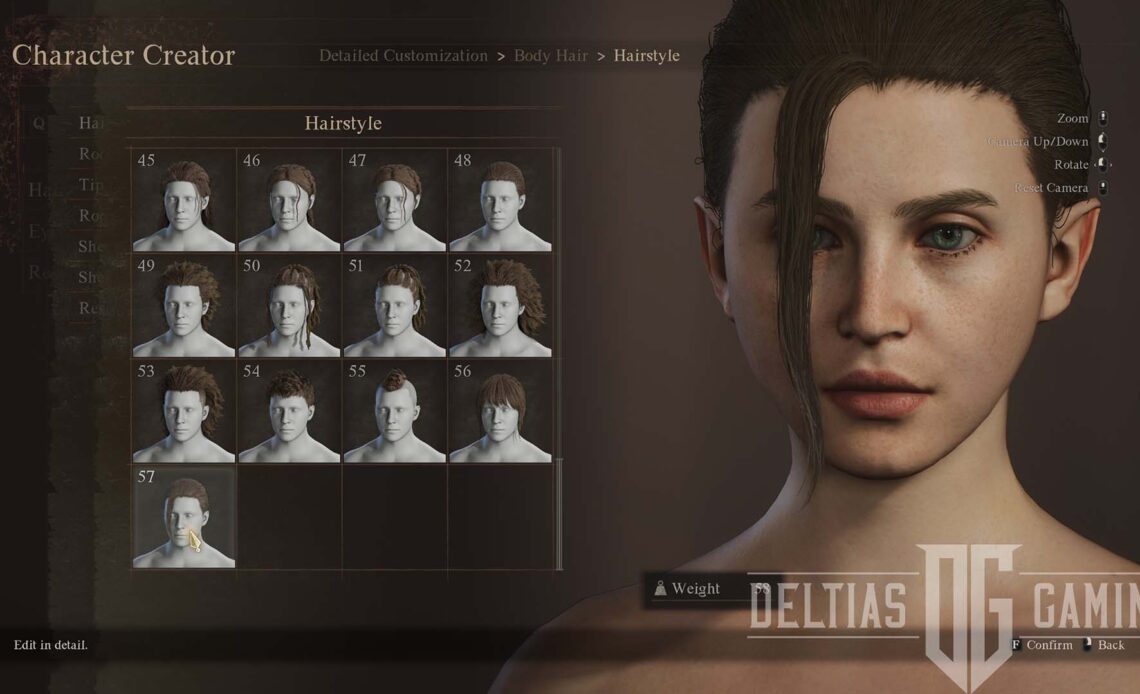Open the Body Hair breadcrumb
This screenshot has height=694, width=1140.
point(548,56)
